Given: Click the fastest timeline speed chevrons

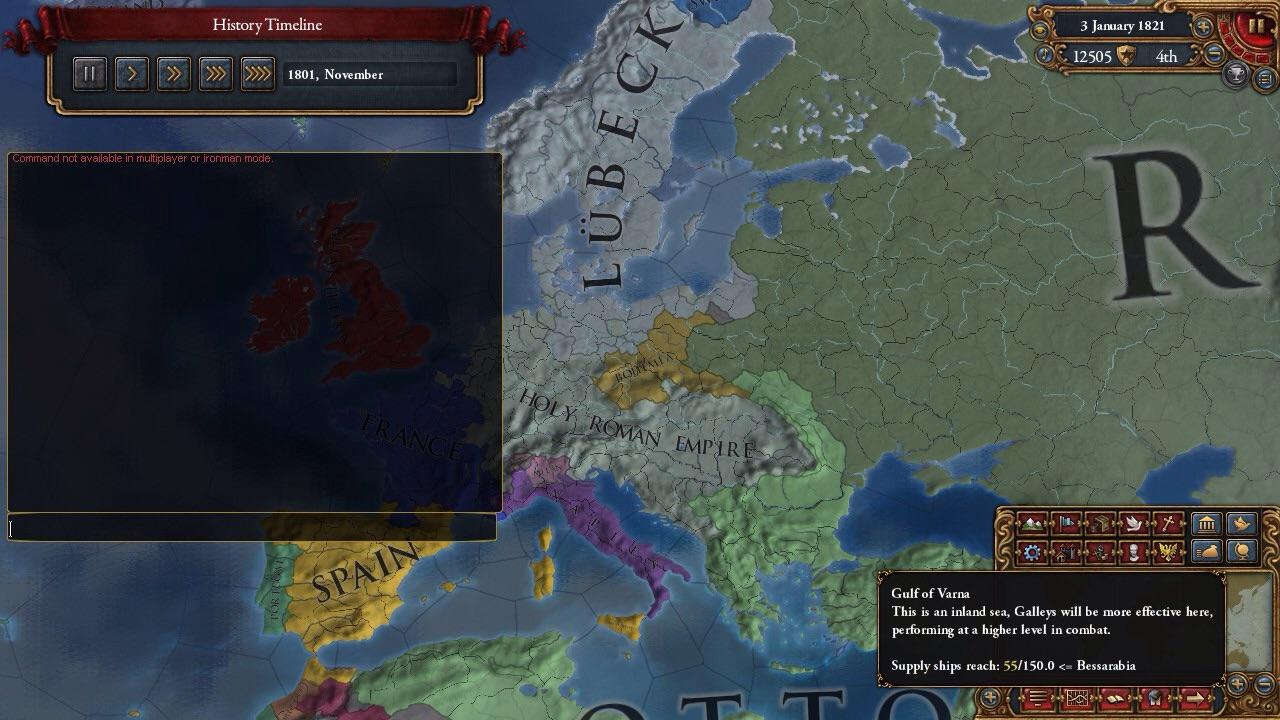Looking at the screenshot, I should tap(257, 73).
